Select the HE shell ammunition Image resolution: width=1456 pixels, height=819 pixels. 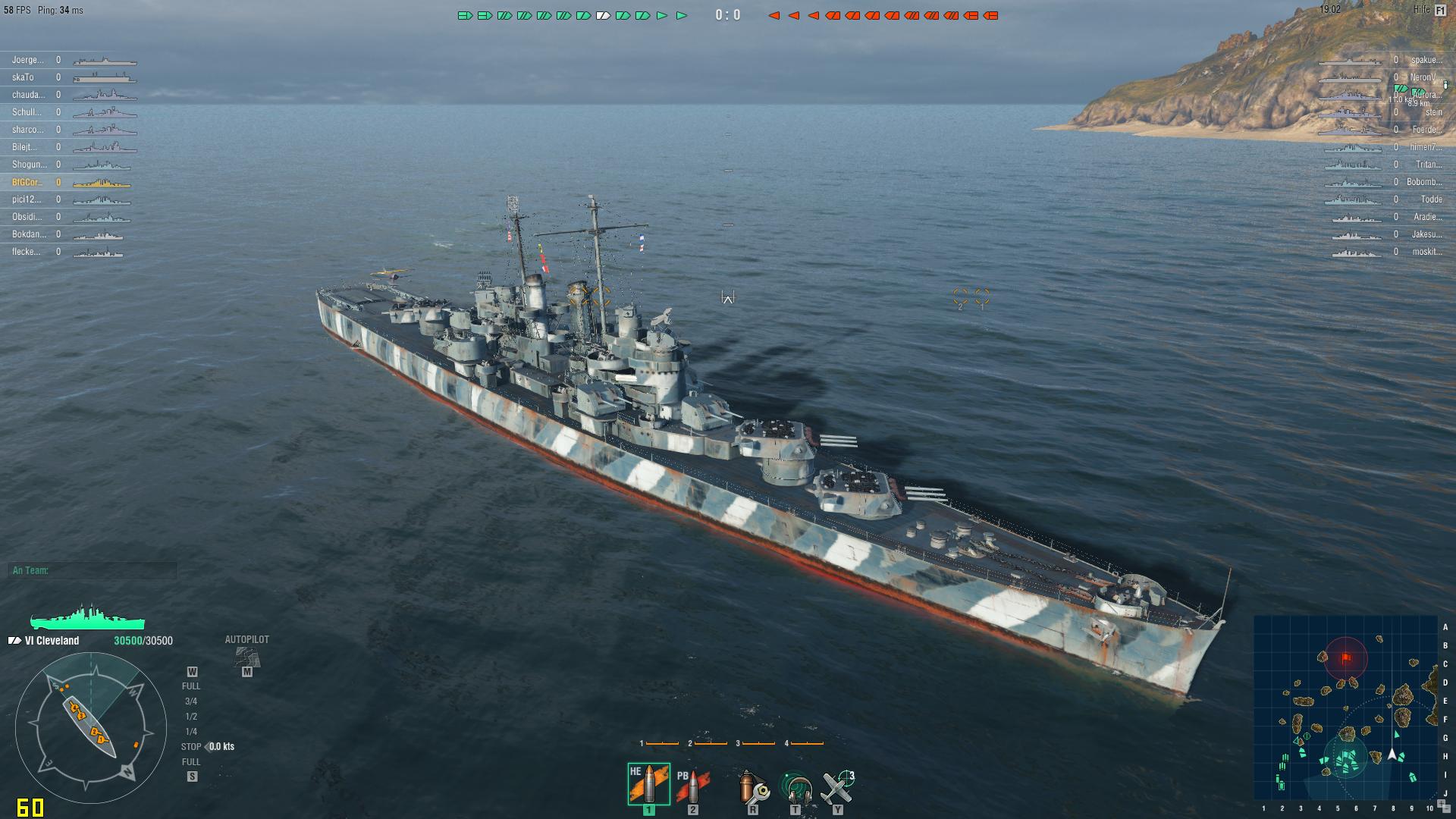(x=648, y=784)
